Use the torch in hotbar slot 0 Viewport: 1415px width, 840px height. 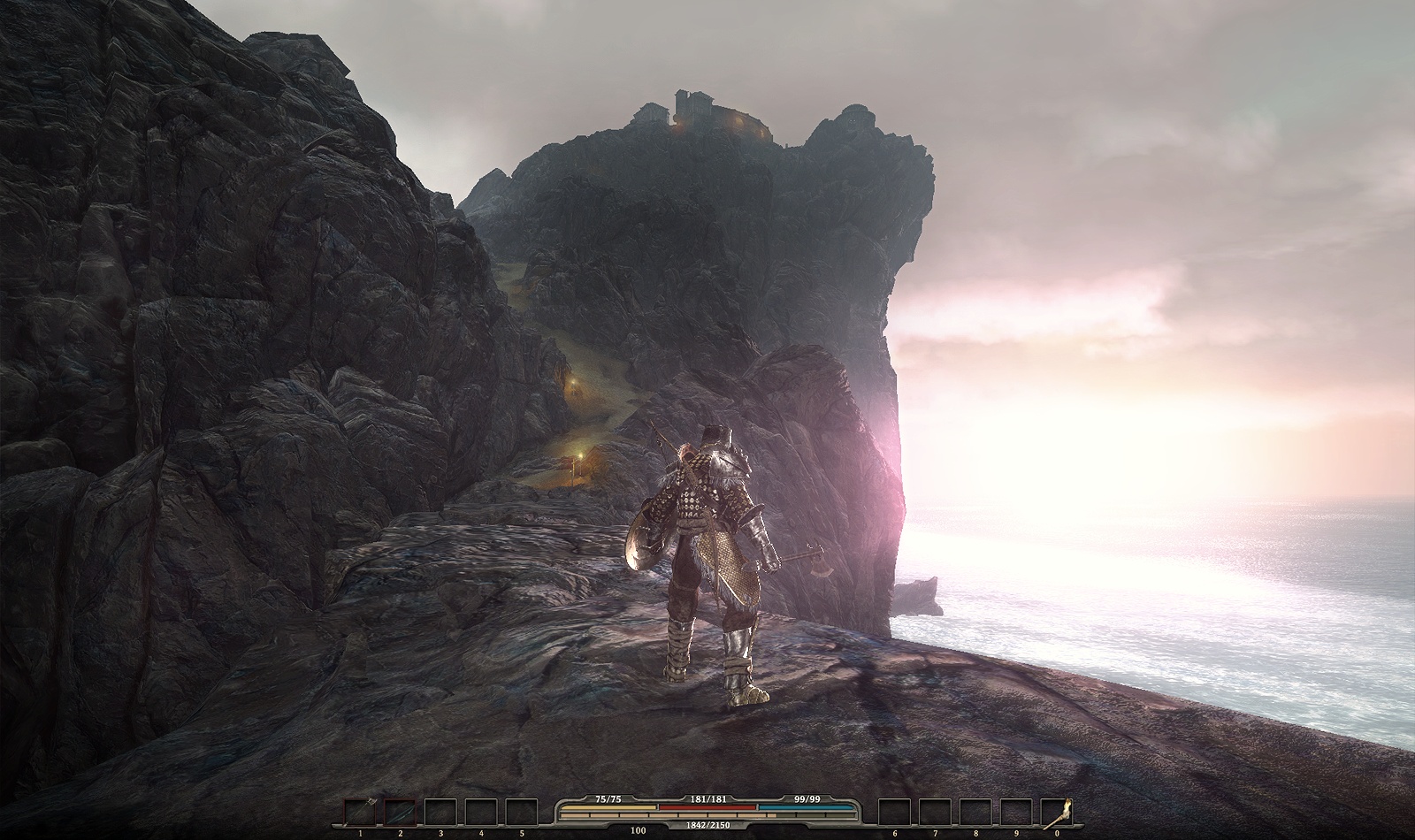click(1057, 813)
